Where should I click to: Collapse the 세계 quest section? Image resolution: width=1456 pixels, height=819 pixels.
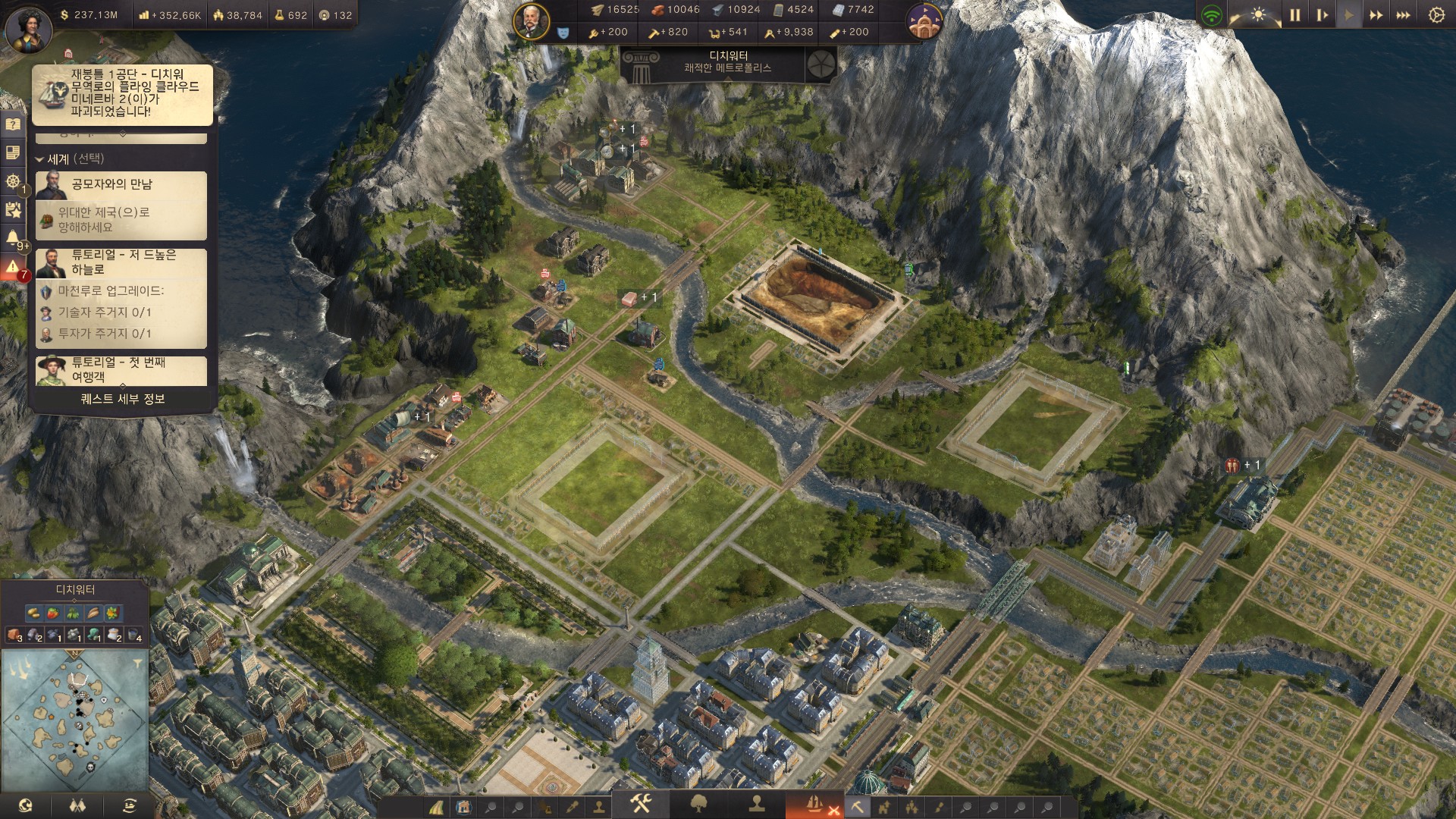(x=39, y=159)
